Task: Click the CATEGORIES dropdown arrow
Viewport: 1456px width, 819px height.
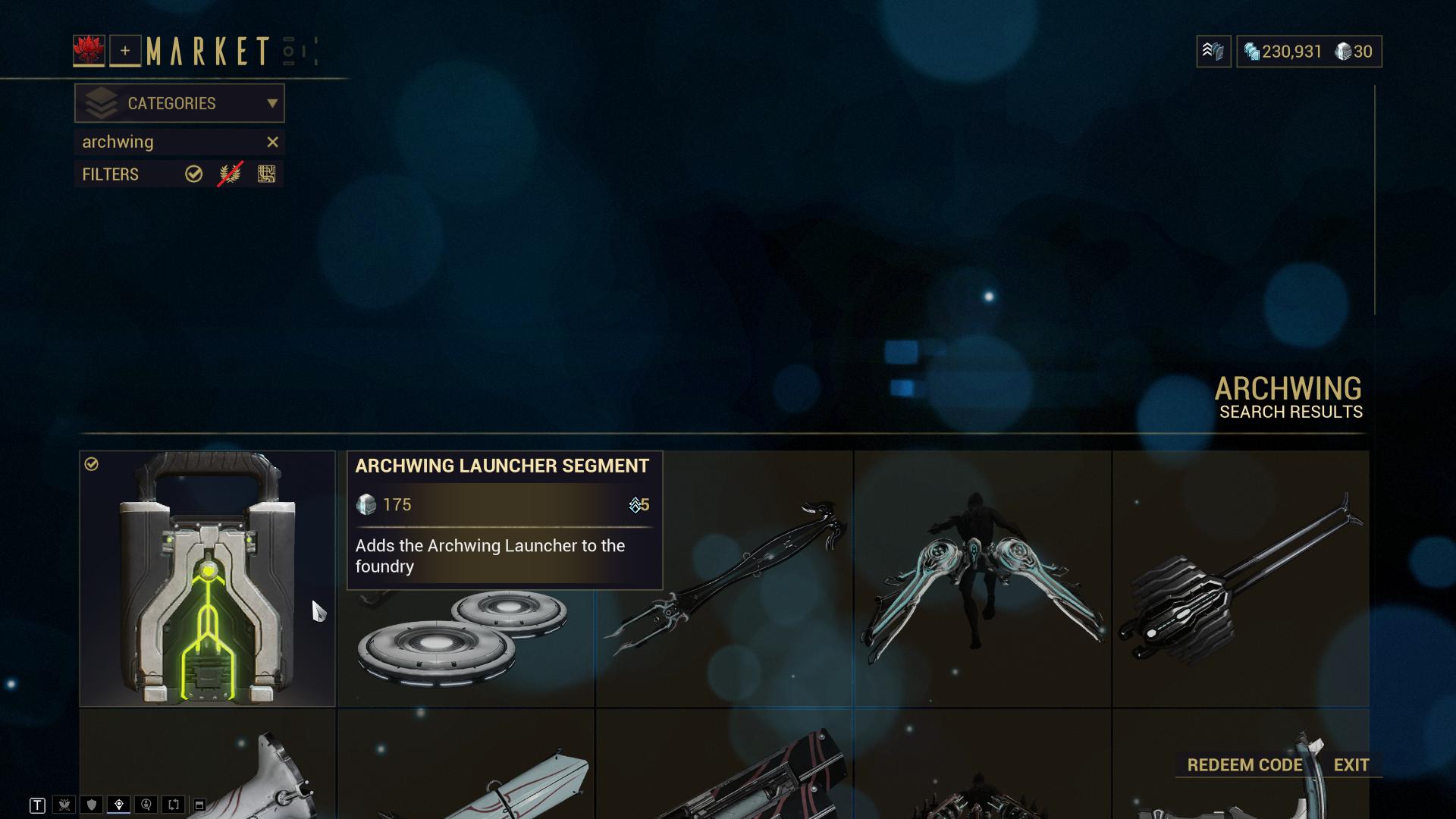Action: pos(273,103)
